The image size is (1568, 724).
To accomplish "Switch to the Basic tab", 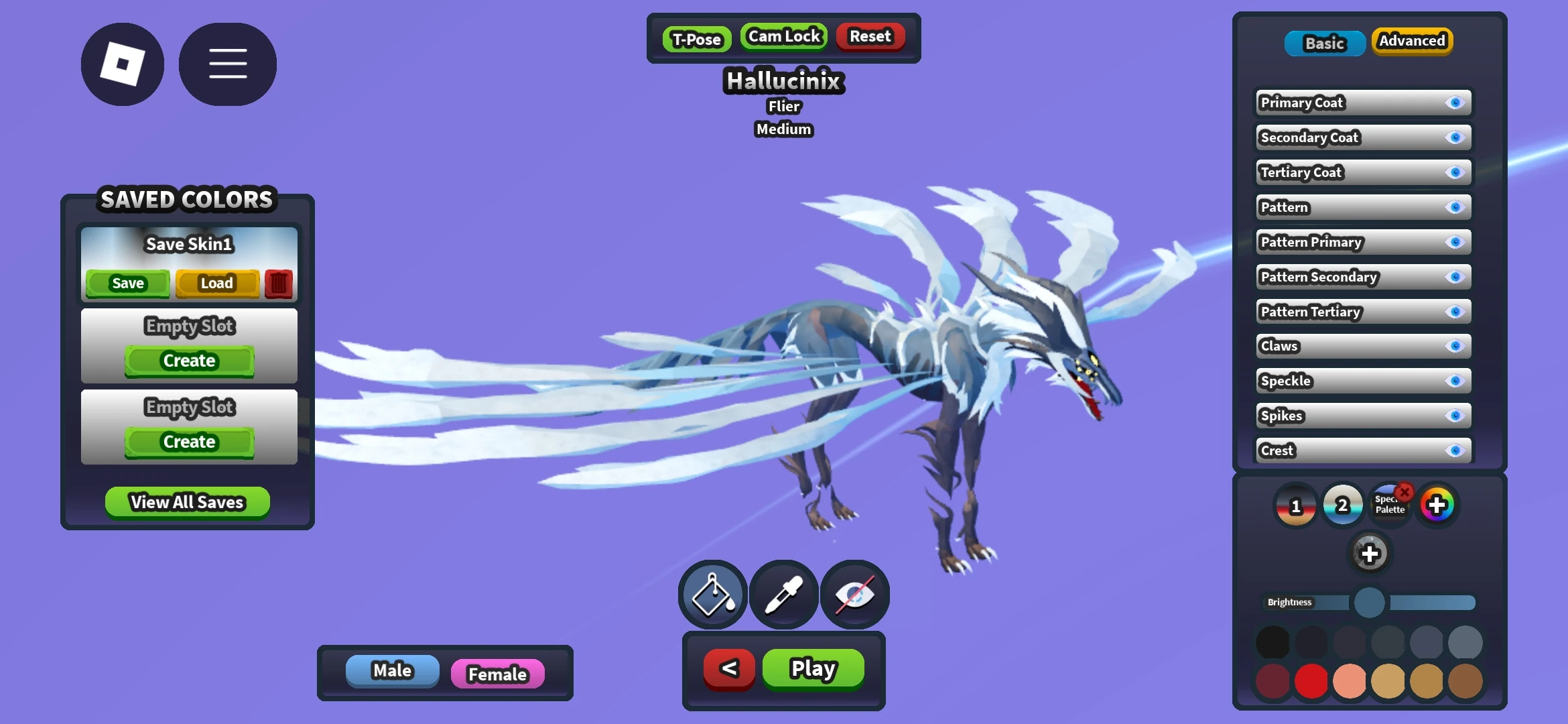I will (1324, 43).
